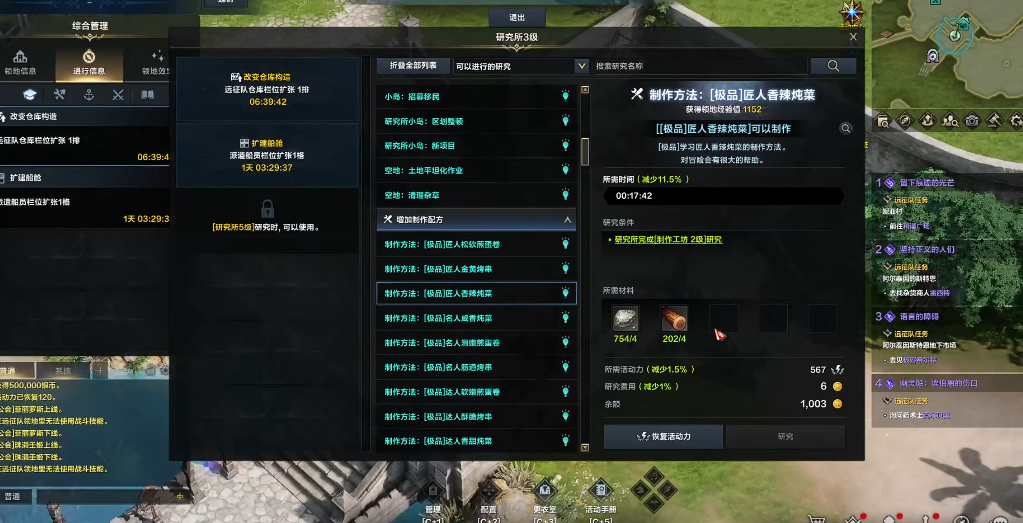
Task: Click the 恢复活动力 restore energy button
Action: click(x=664, y=437)
